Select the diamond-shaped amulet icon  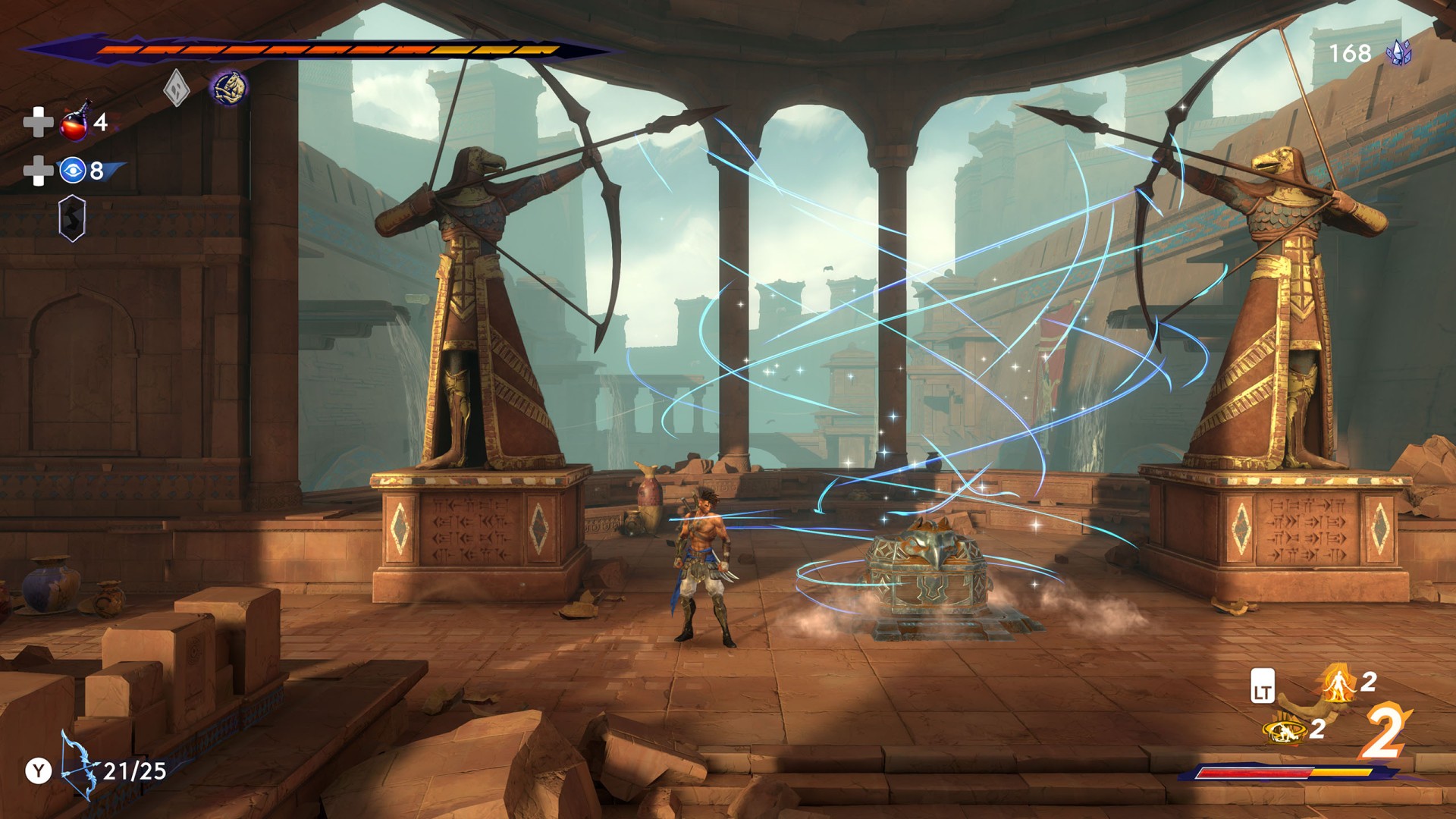(x=176, y=88)
